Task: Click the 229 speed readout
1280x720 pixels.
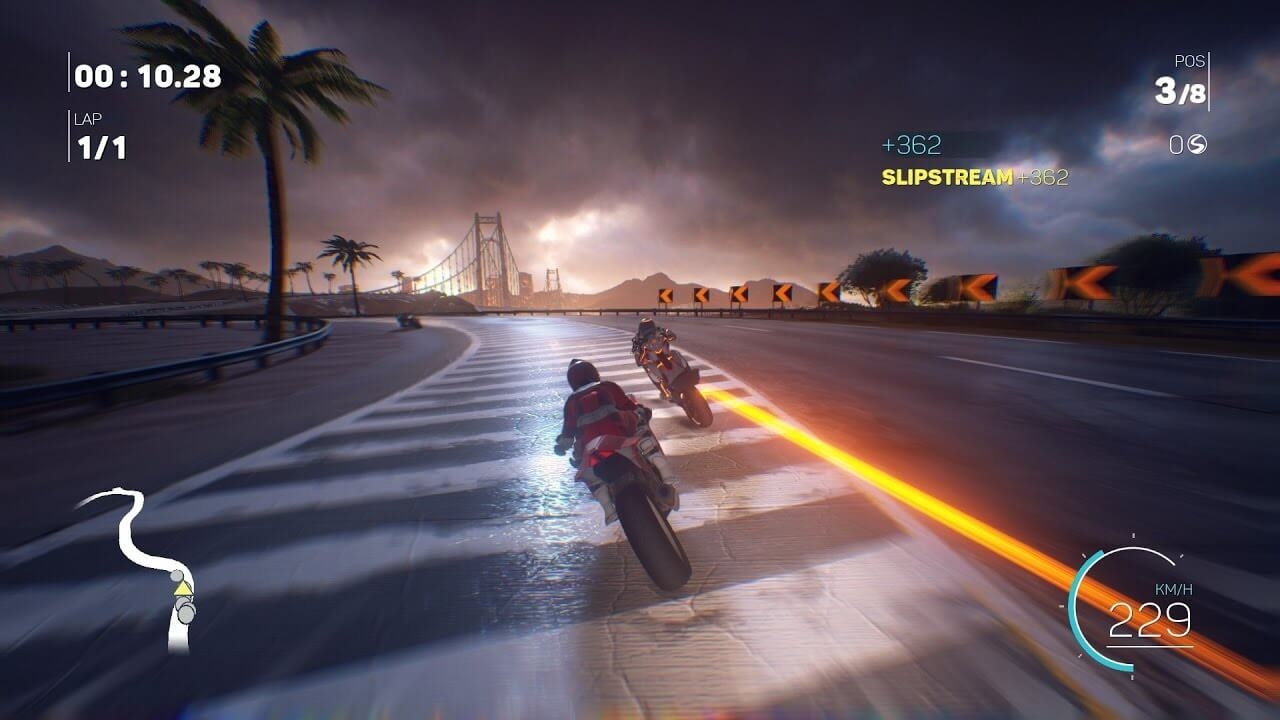Action: (x=1151, y=620)
